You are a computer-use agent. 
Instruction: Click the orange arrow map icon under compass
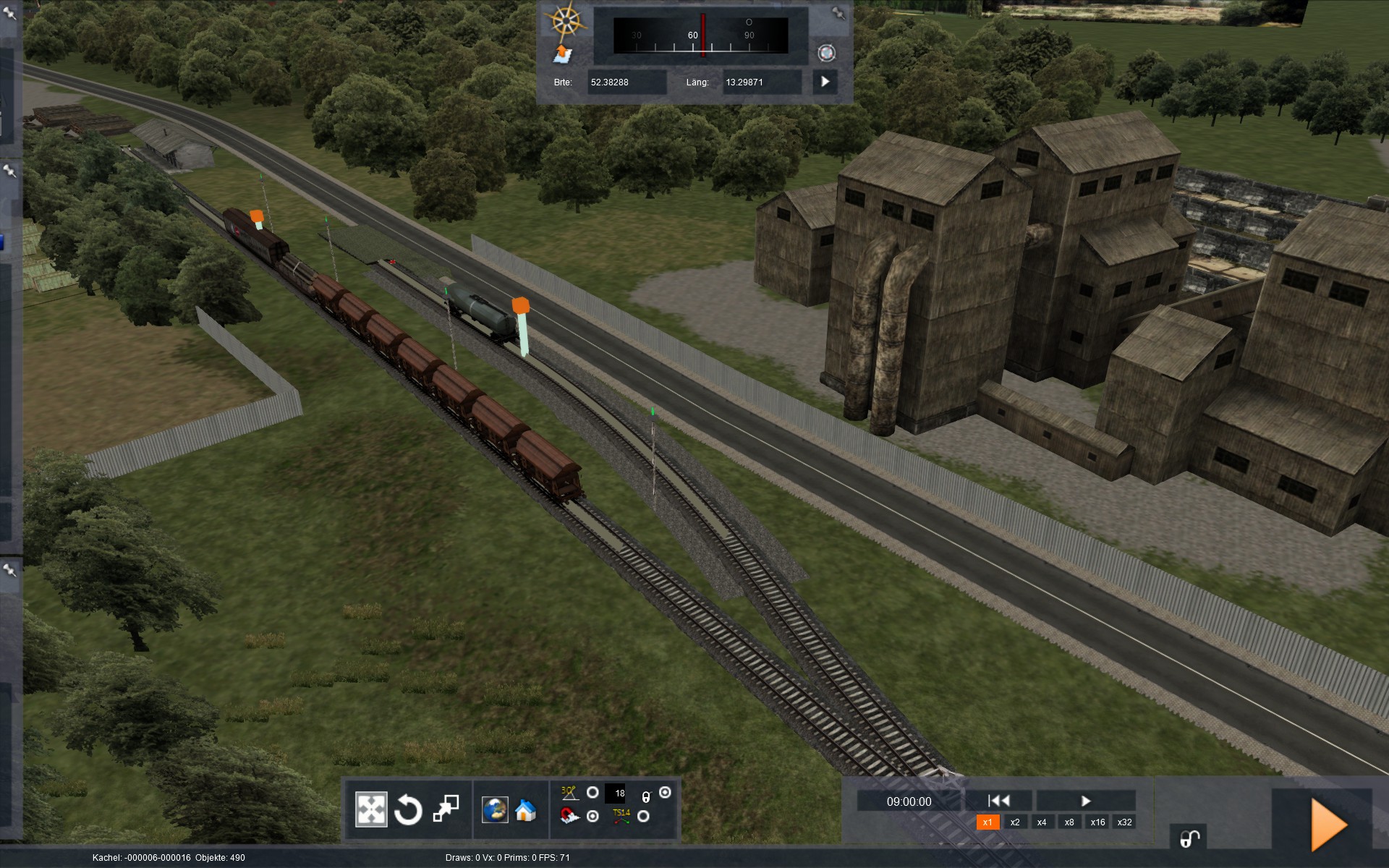point(562,54)
